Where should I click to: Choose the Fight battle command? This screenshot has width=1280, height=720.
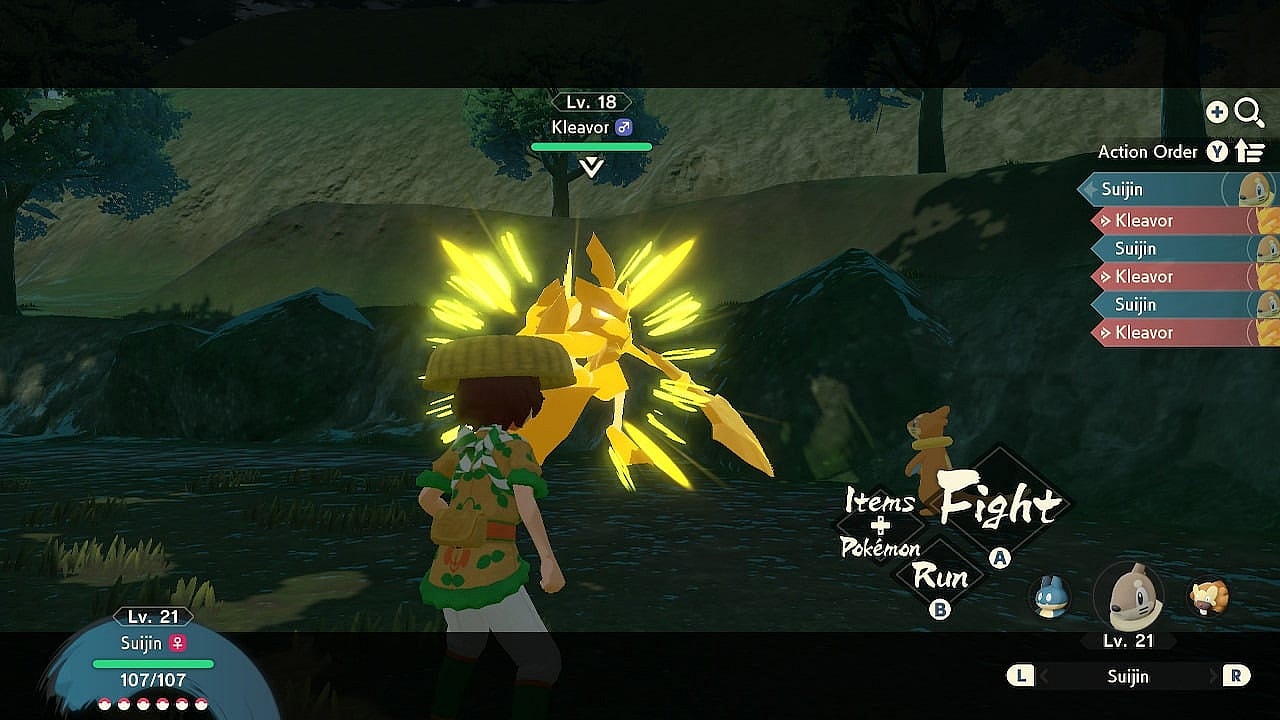1000,505
